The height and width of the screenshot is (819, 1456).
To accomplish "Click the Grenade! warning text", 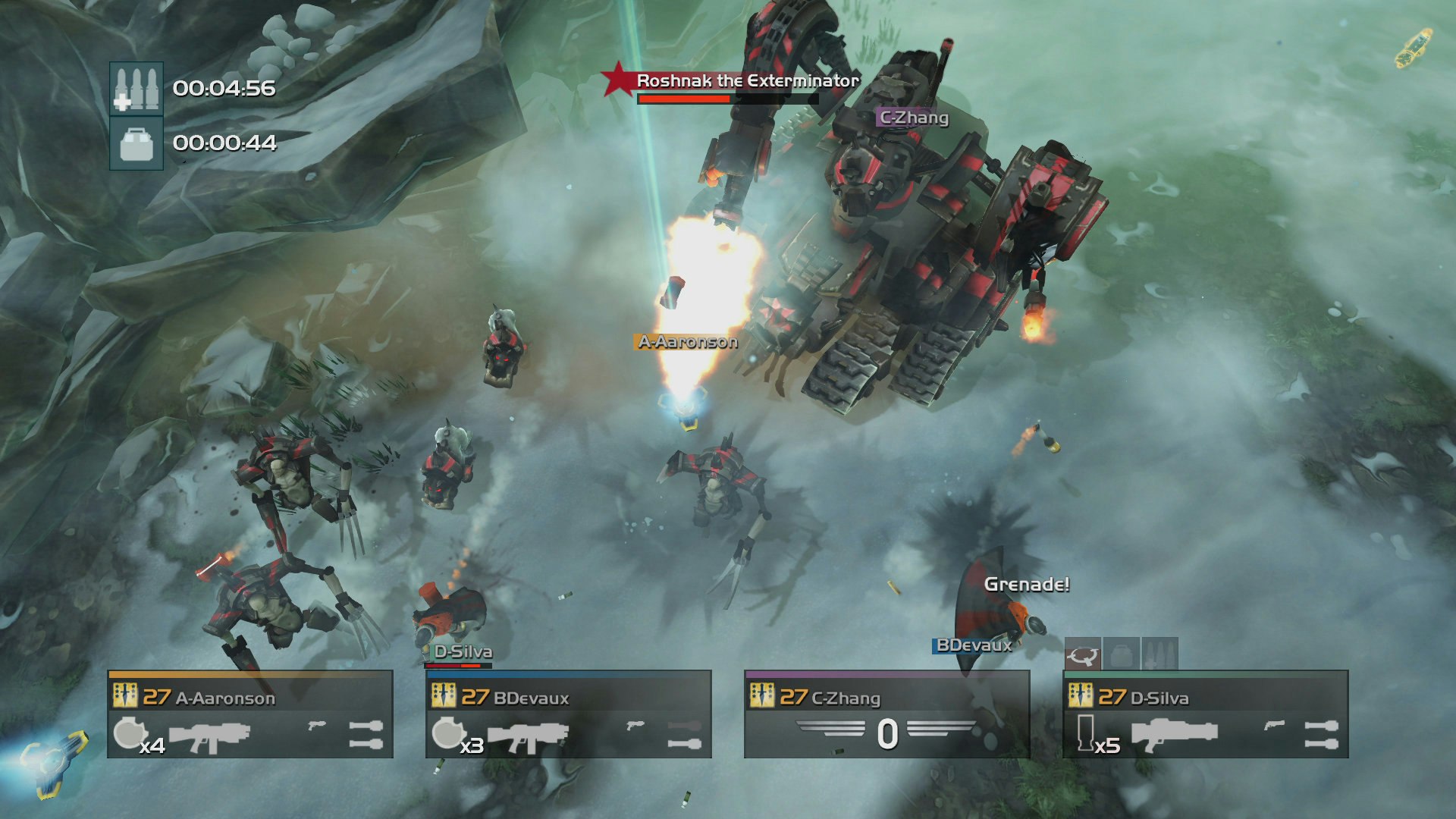I will pyautogui.click(x=1028, y=584).
